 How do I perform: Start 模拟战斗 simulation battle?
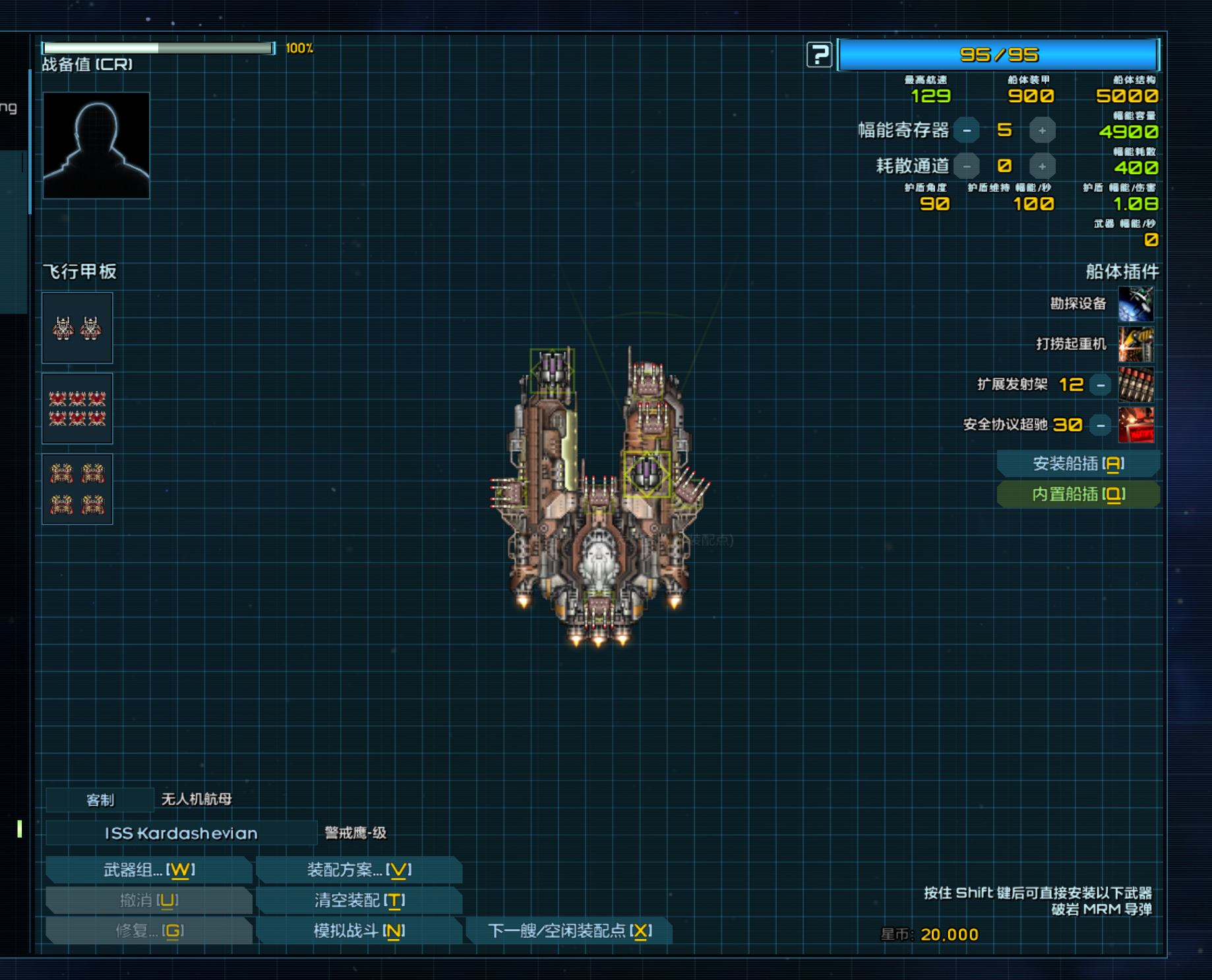coord(359,931)
